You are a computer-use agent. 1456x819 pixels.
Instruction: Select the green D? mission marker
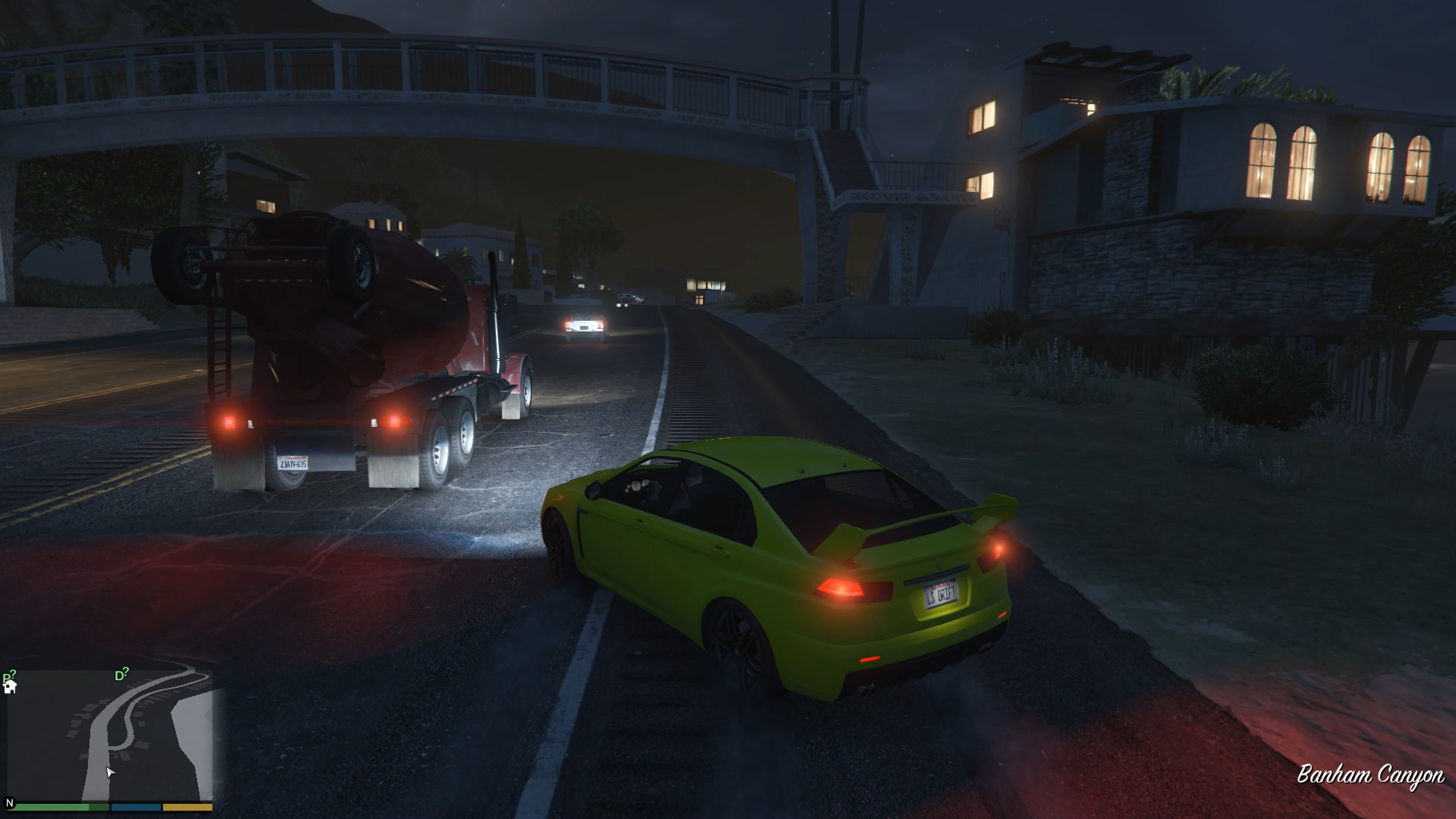(x=121, y=674)
